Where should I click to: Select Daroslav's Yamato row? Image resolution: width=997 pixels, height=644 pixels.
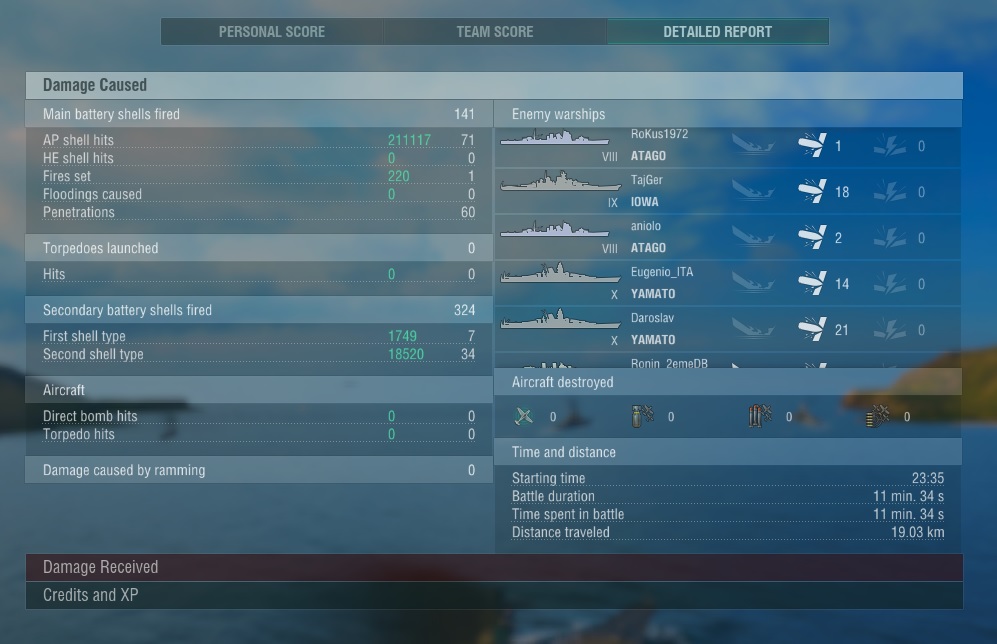click(x=728, y=330)
